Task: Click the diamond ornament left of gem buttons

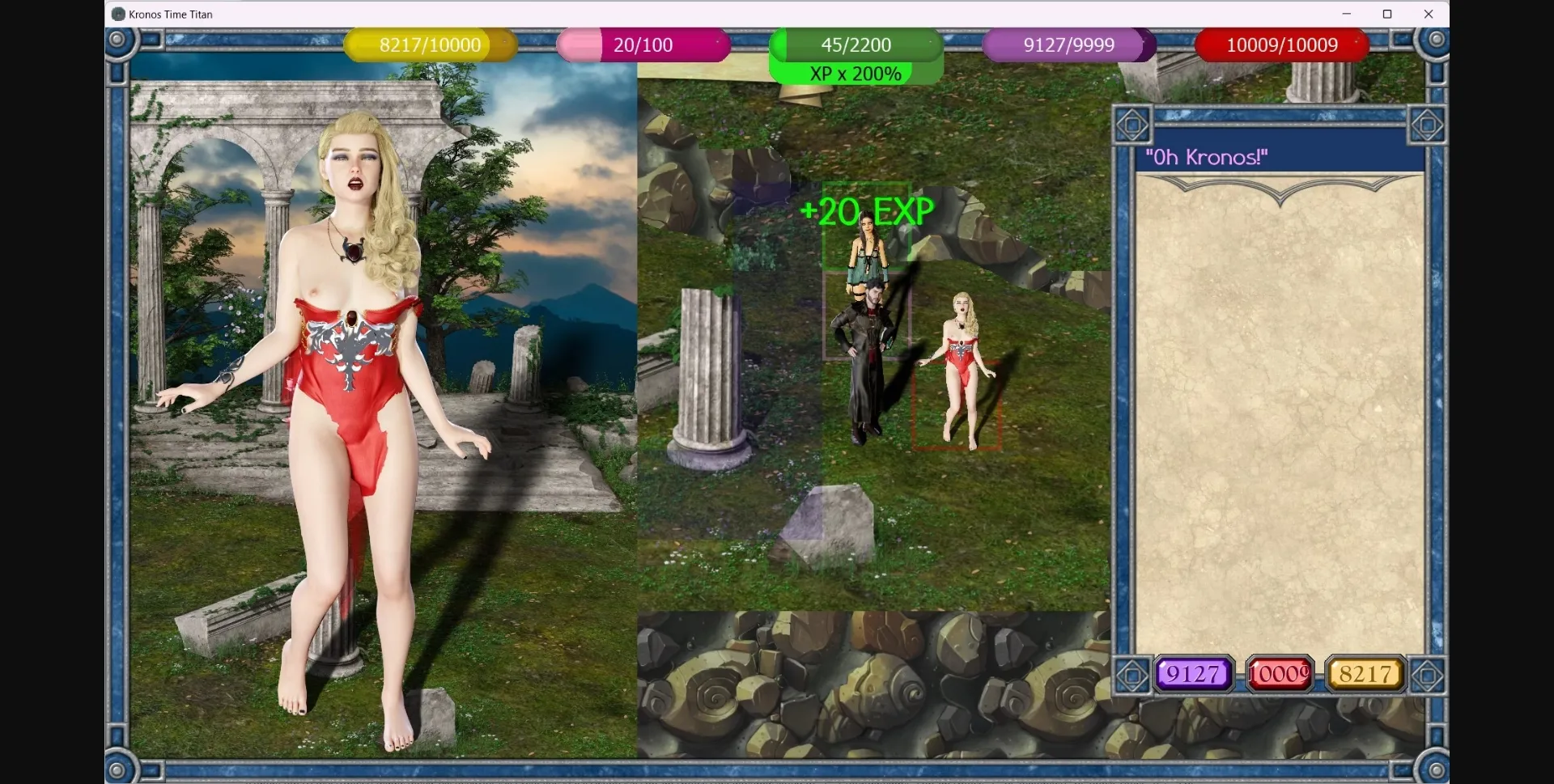Action: 1132,673
